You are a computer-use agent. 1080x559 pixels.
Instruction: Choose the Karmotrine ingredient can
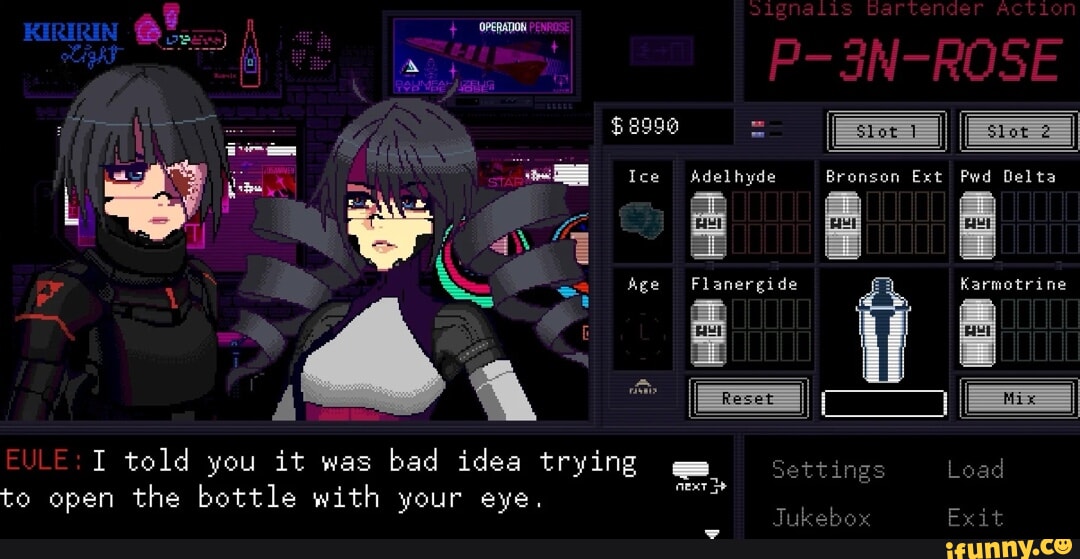(977, 331)
